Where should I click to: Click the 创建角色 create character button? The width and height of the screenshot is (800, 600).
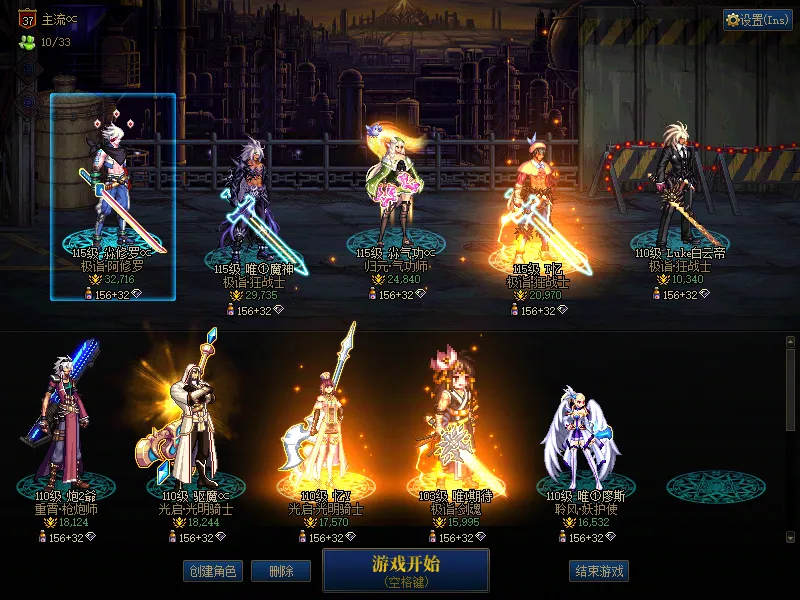(x=212, y=571)
